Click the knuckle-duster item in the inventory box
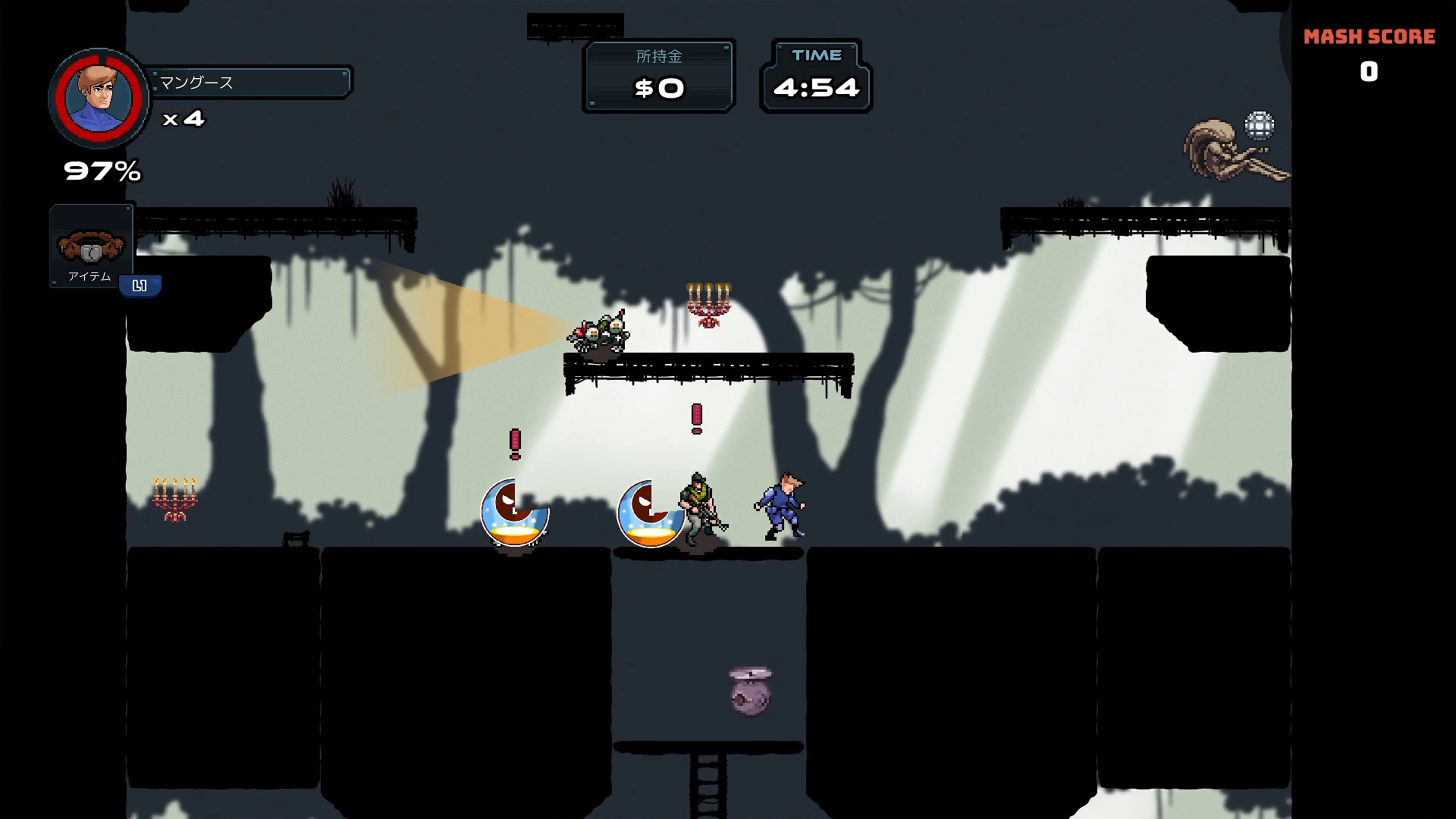1456x819 pixels. coord(91,246)
